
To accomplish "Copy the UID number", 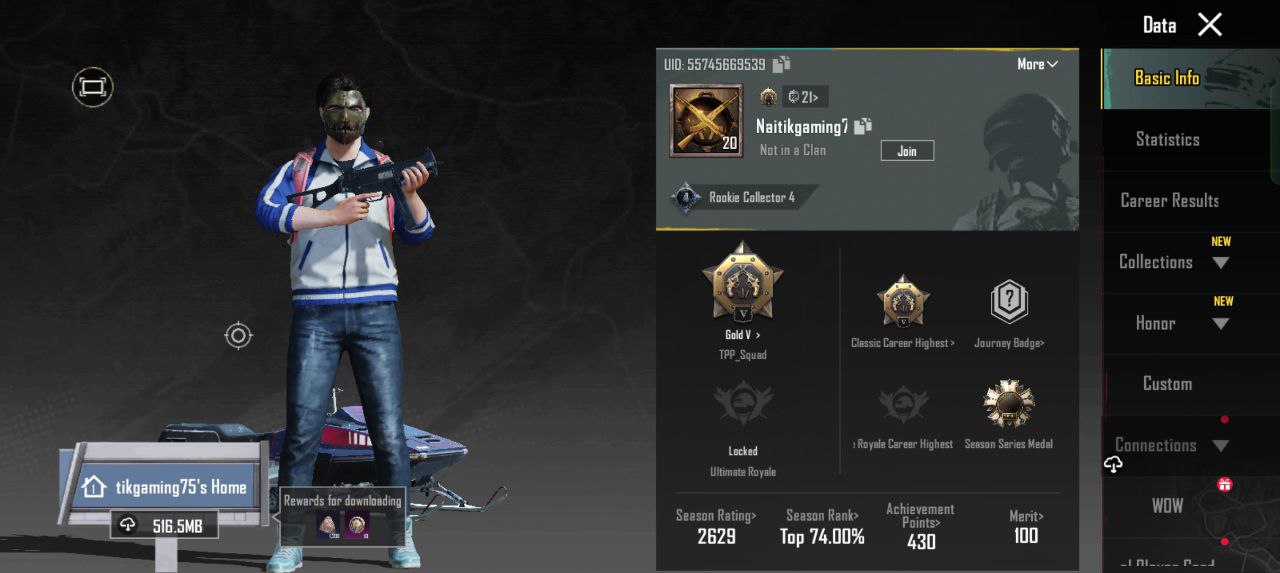I will pyautogui.click(x=782, y=64).
